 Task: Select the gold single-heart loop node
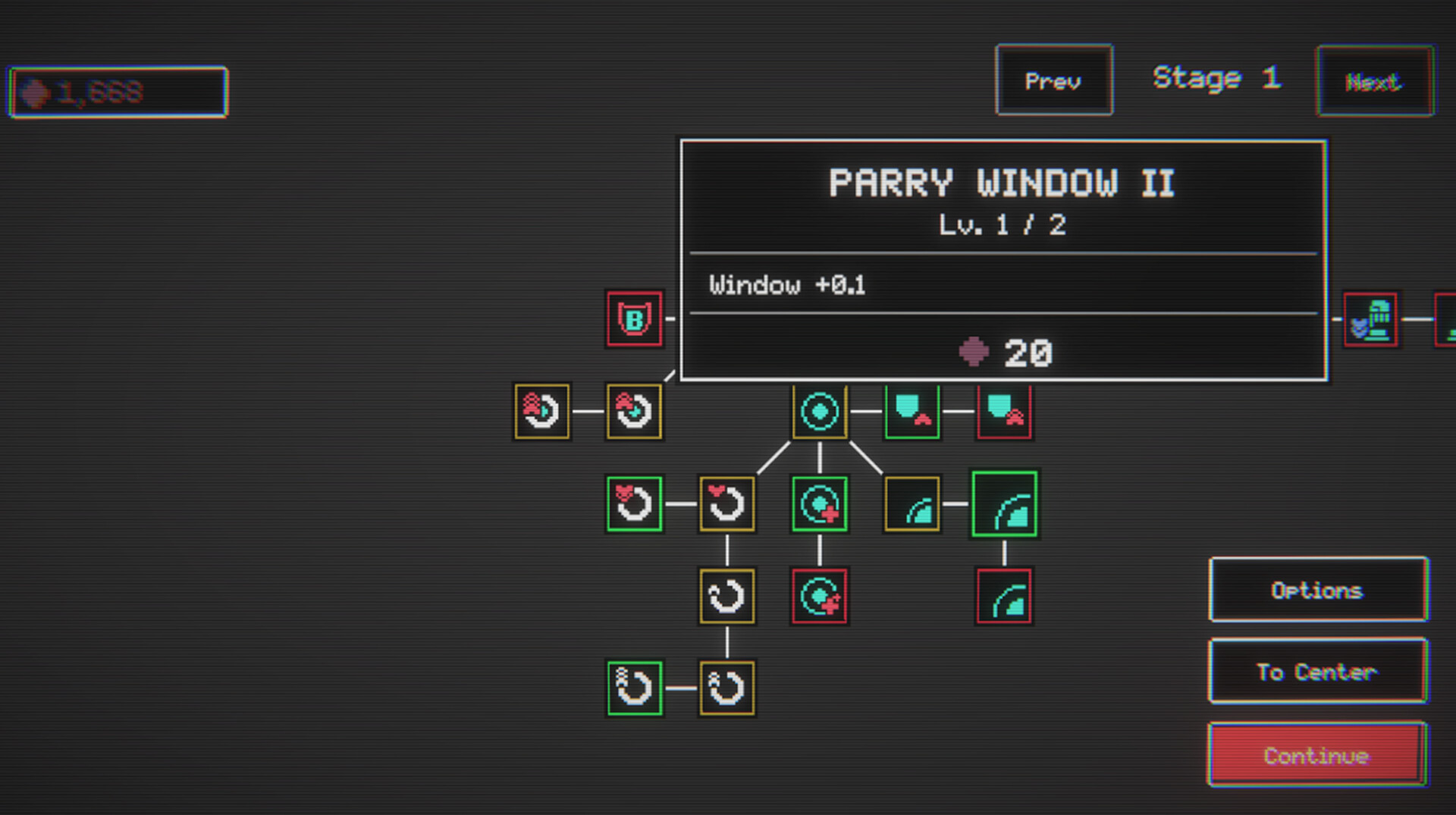point(726,503)
